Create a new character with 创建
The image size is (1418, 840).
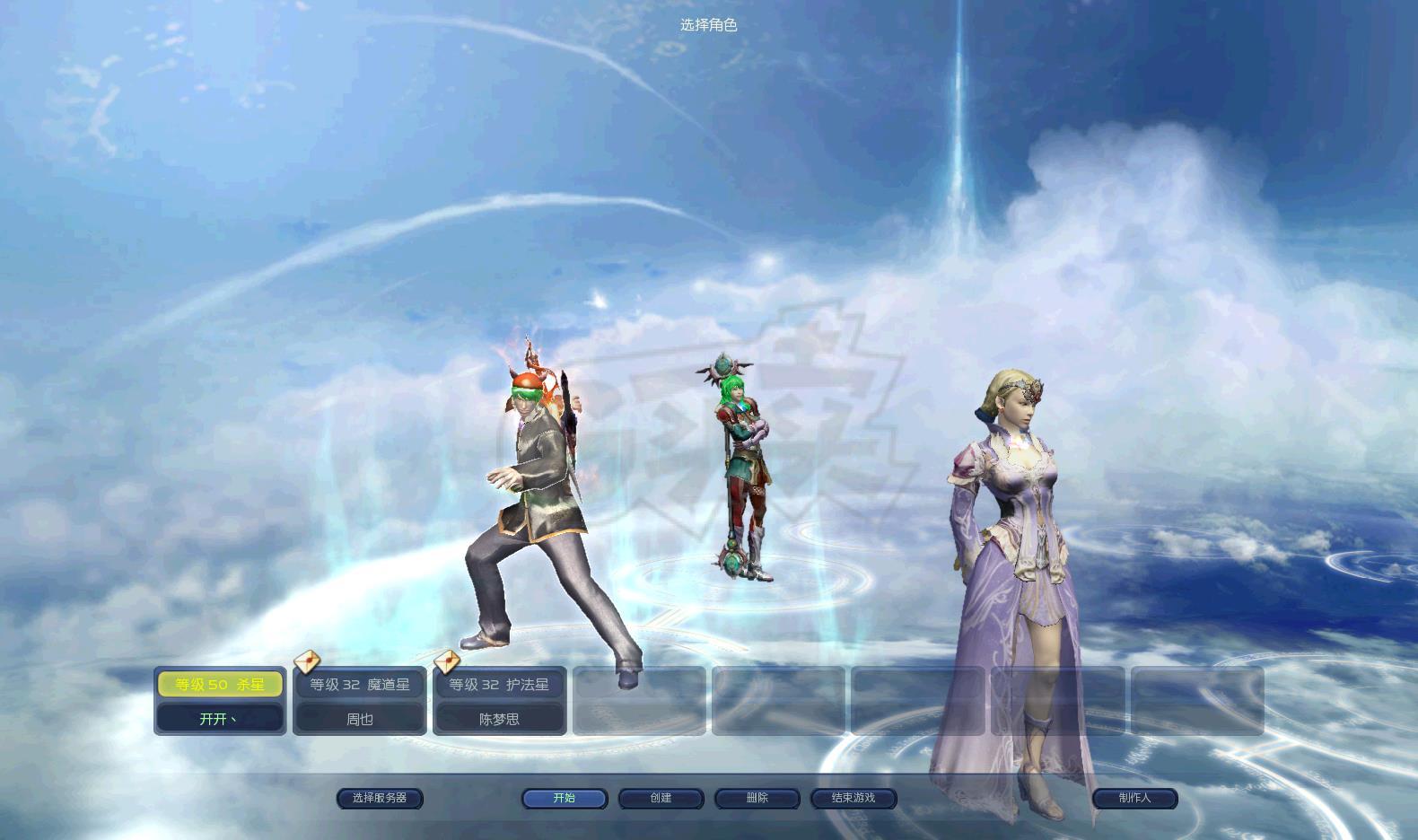[x=661, y=798]
